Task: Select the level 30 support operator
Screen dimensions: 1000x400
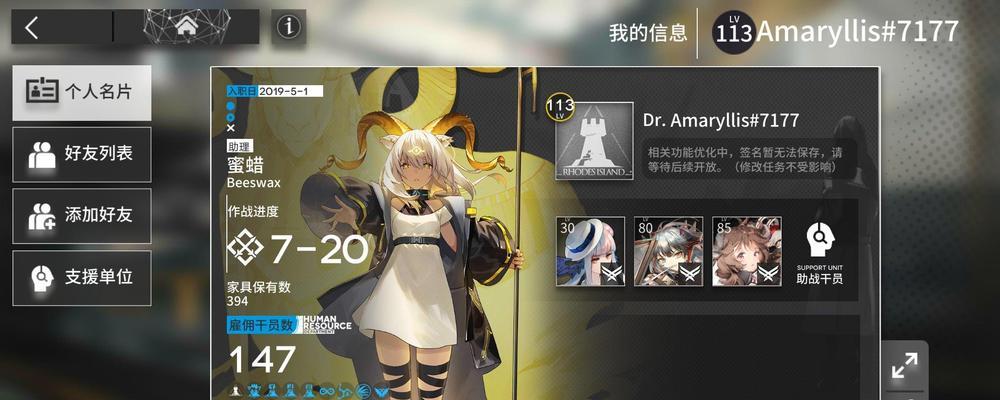Action: point(590,251)
